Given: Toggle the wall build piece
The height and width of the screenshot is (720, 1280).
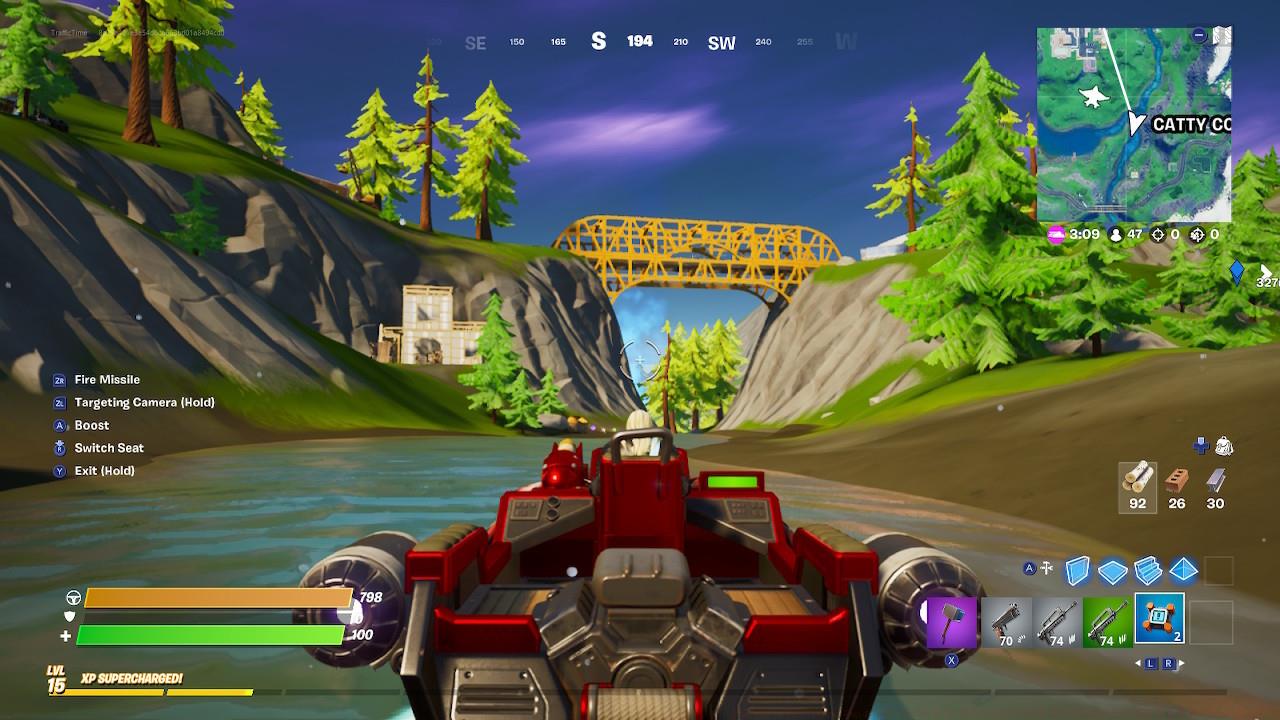Looking at the screenshot, I should [1078, 570].
